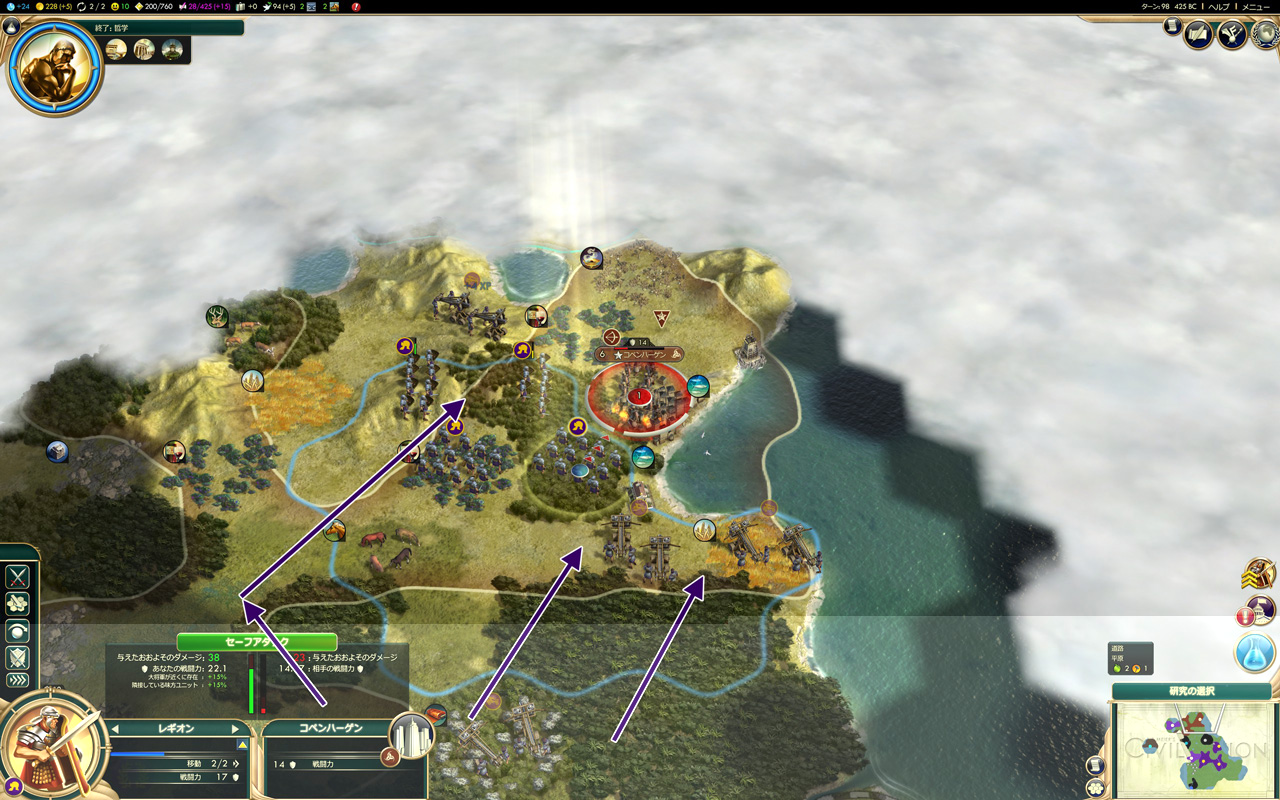Open the scroll log icon under ヘルプ
The height and width of the screenshot is (800, 1280).
pyautogui.click(x=1172, y=27)
